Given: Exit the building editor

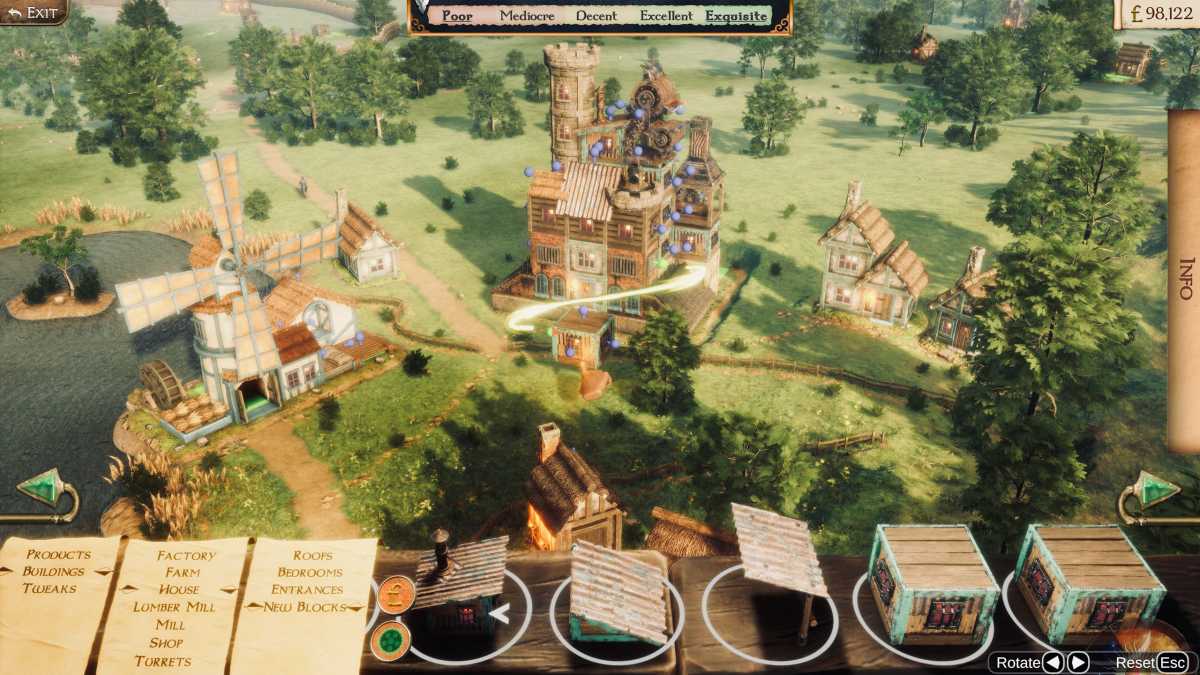Looking at the screenshot, I should (x=33, y=12).
